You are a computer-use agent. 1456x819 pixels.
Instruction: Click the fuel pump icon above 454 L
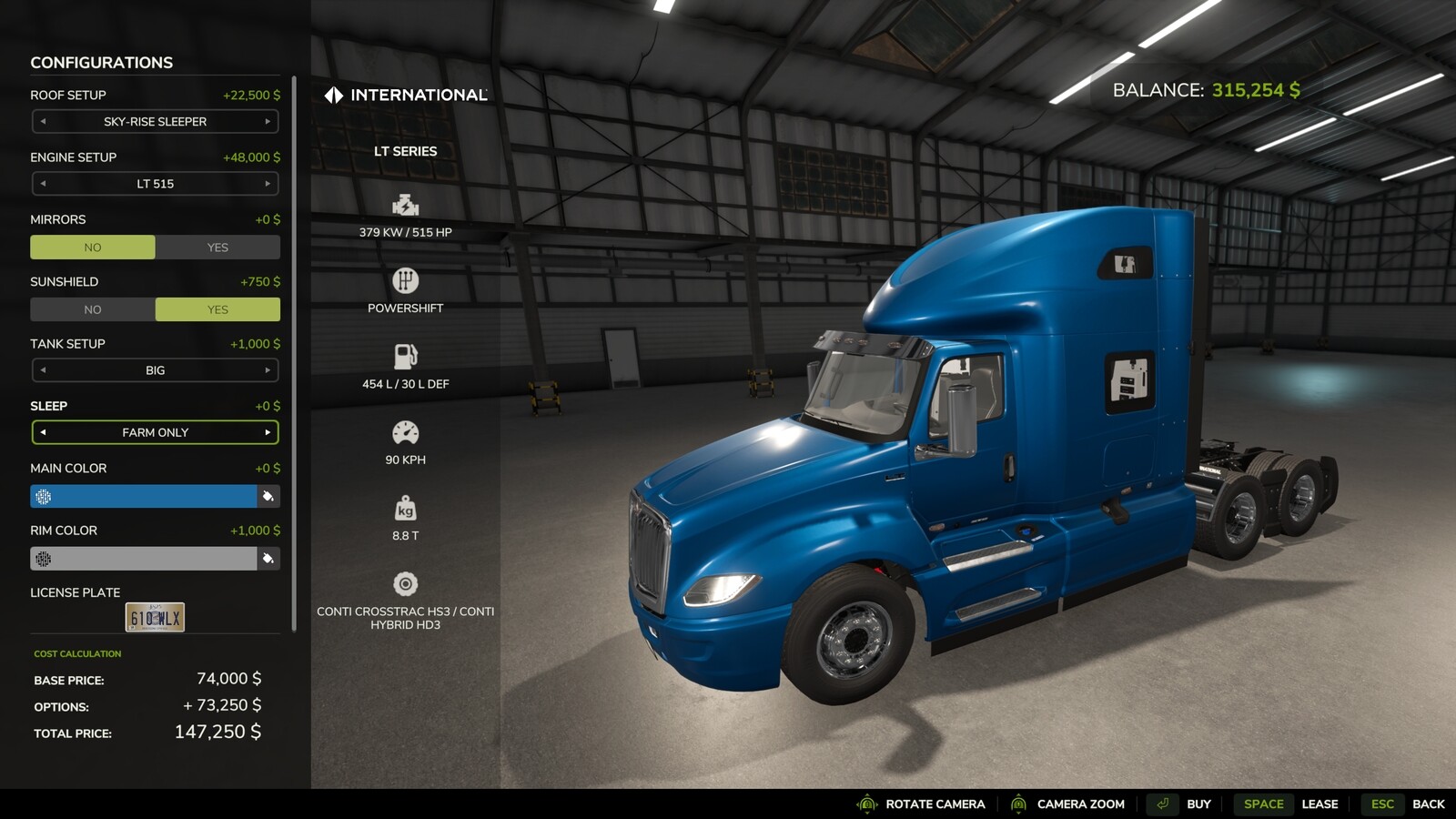[x=403, y=352]
